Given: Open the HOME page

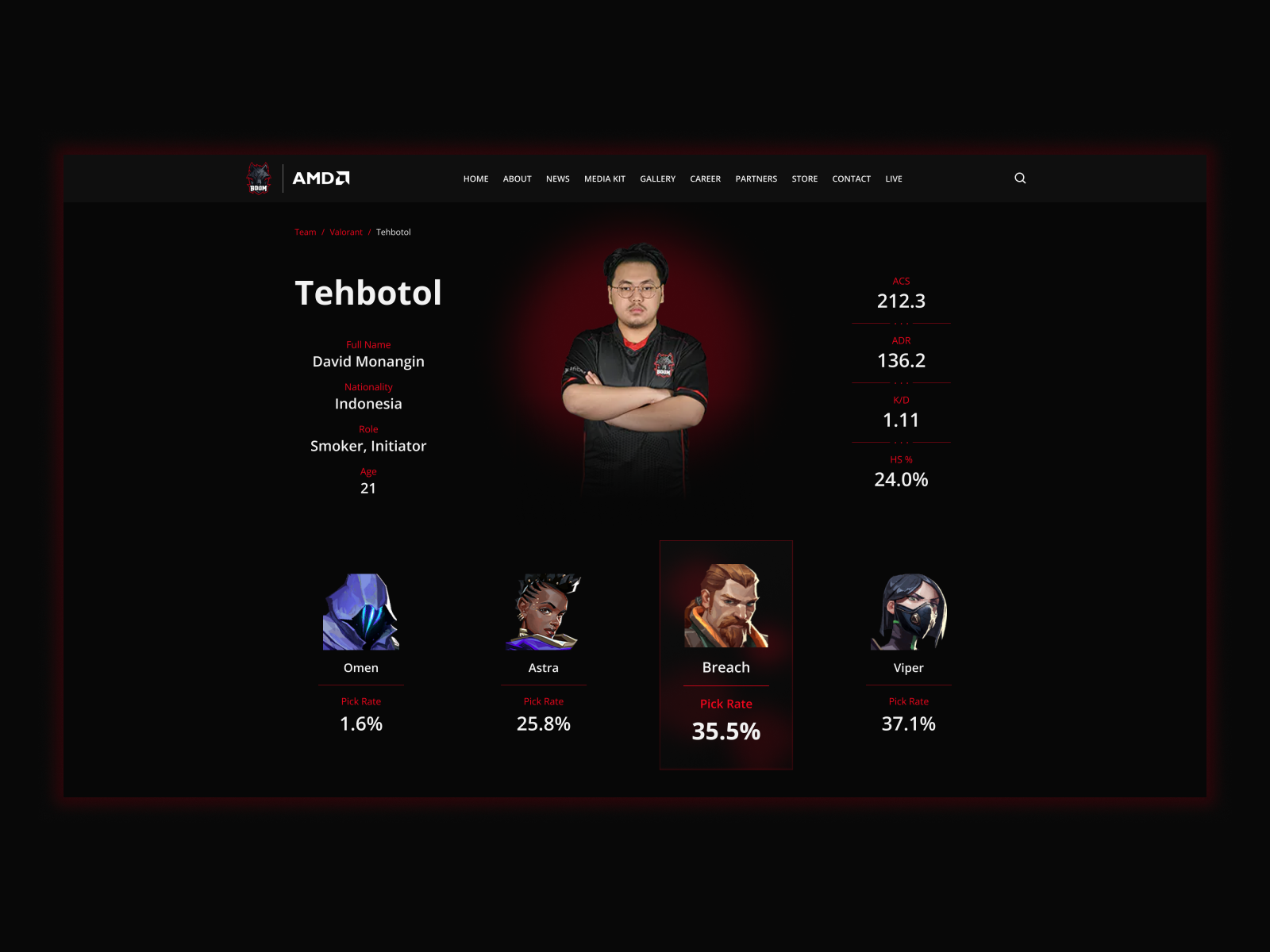Looking at the screenshot, I should click(475, 178).
